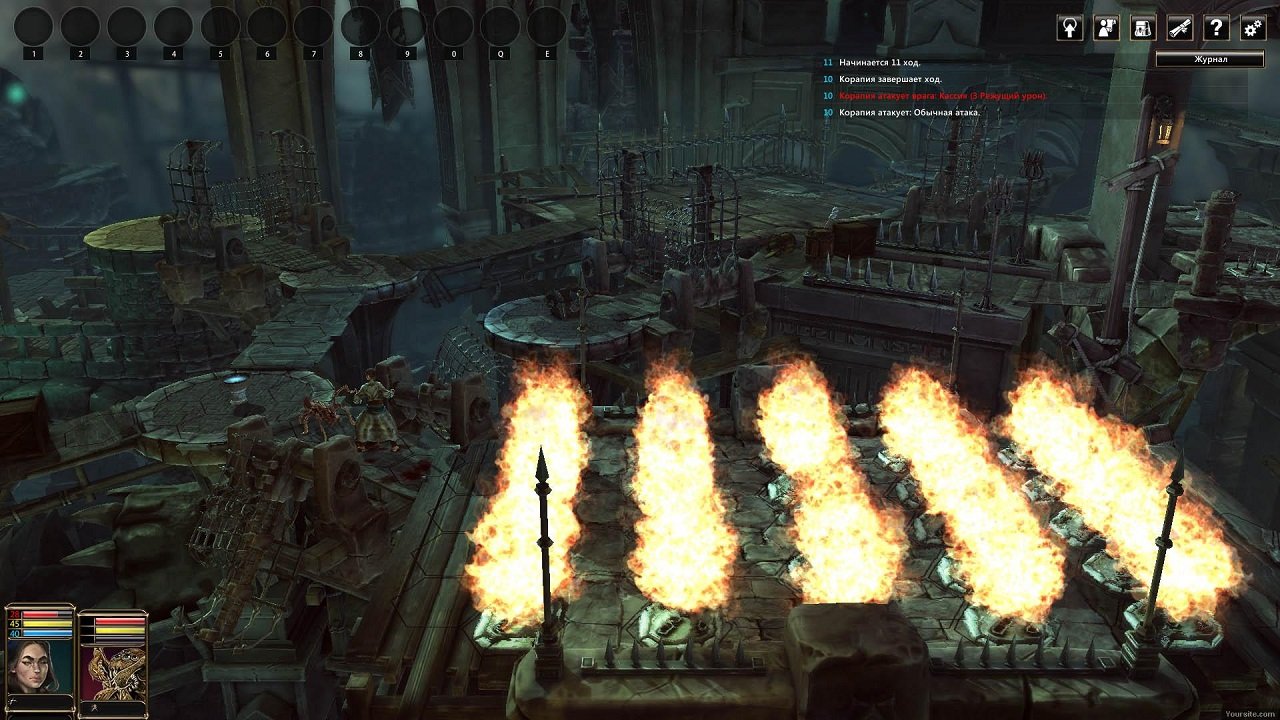The image size is (1280, 720).
Task: Click the yellow bar showing 45
Action: pos(48,623)
